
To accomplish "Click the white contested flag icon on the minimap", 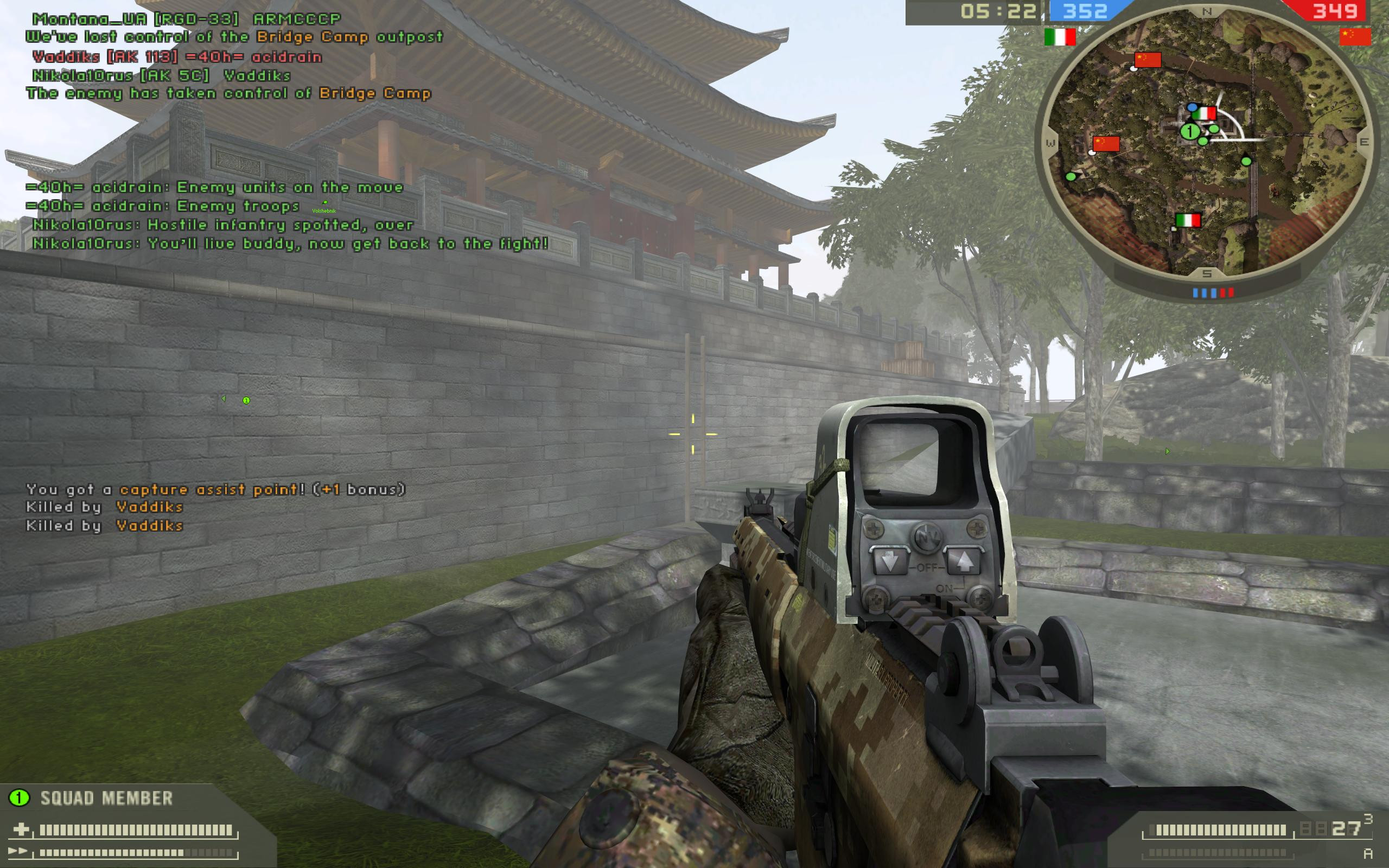I will [x=1133, y=68].
